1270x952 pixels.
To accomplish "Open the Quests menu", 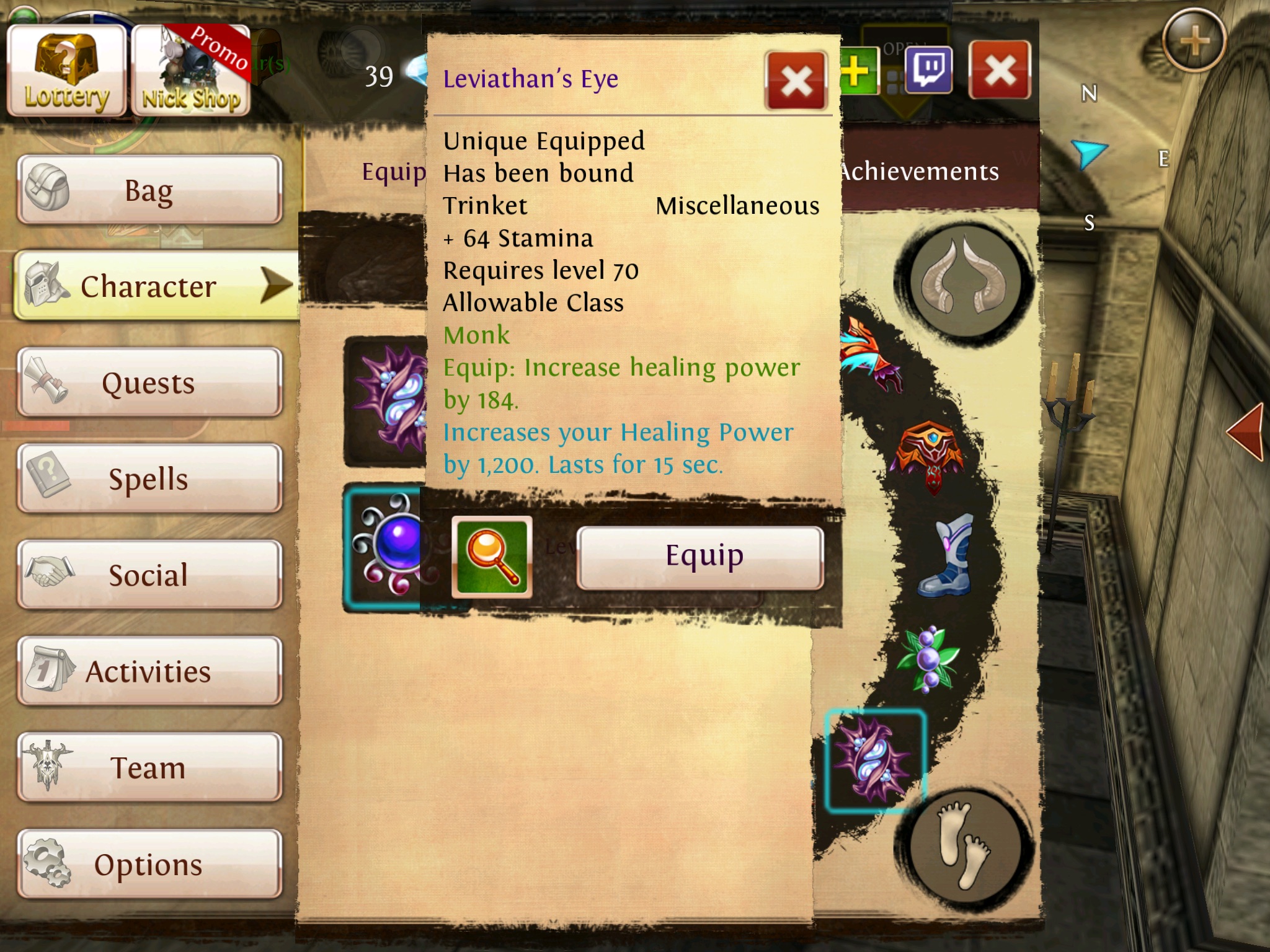I will (149, 382).
